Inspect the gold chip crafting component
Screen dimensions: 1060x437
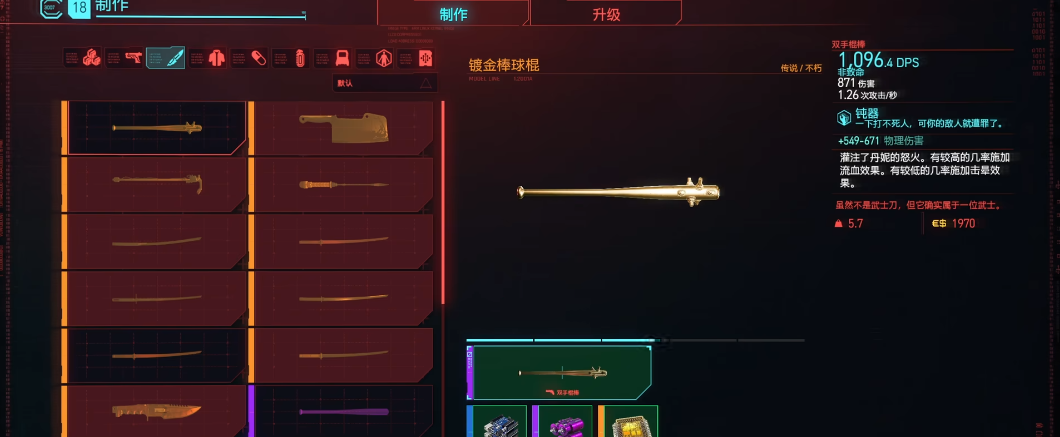pos(629,421)
